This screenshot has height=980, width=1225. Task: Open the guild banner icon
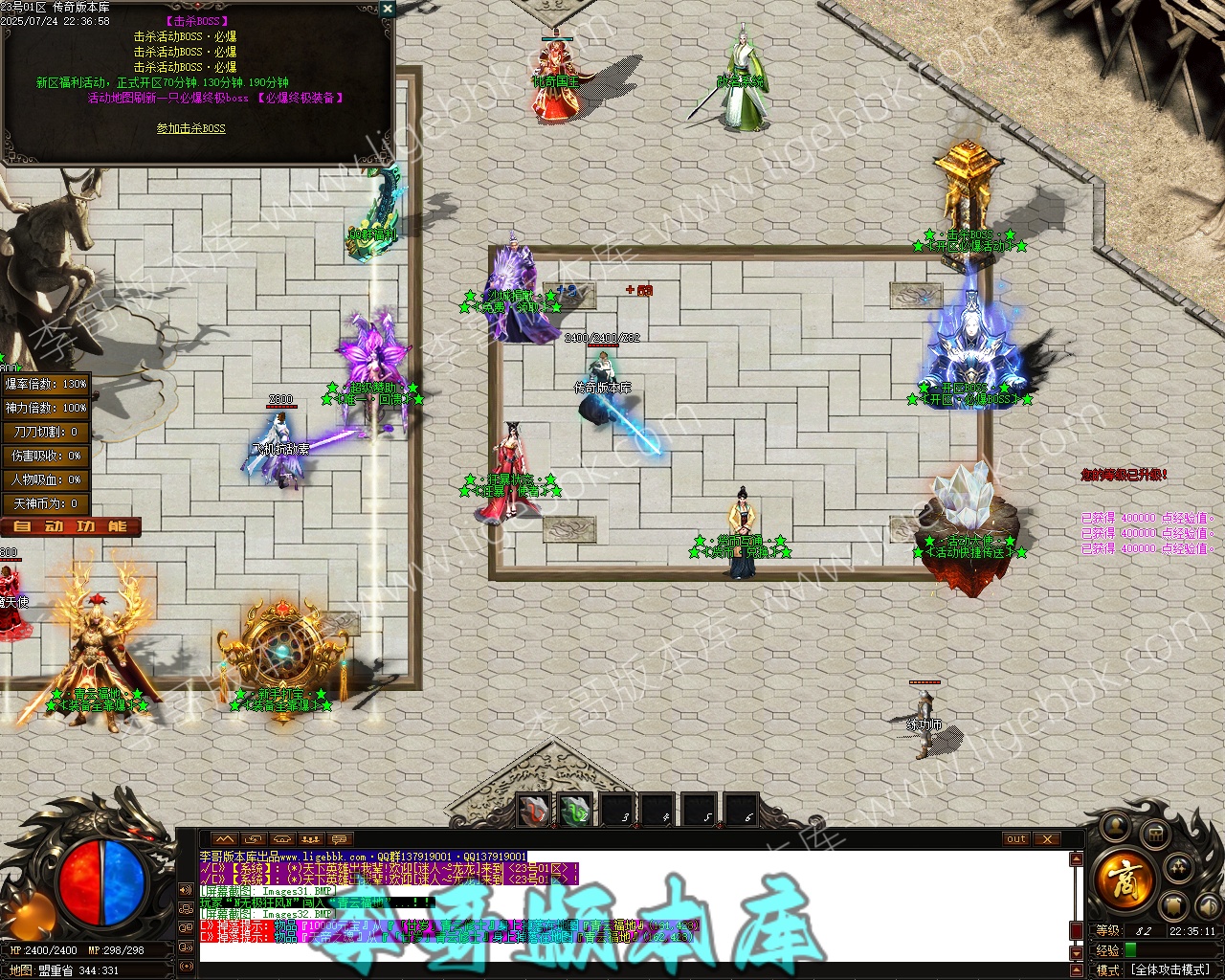coord(1173,905)
